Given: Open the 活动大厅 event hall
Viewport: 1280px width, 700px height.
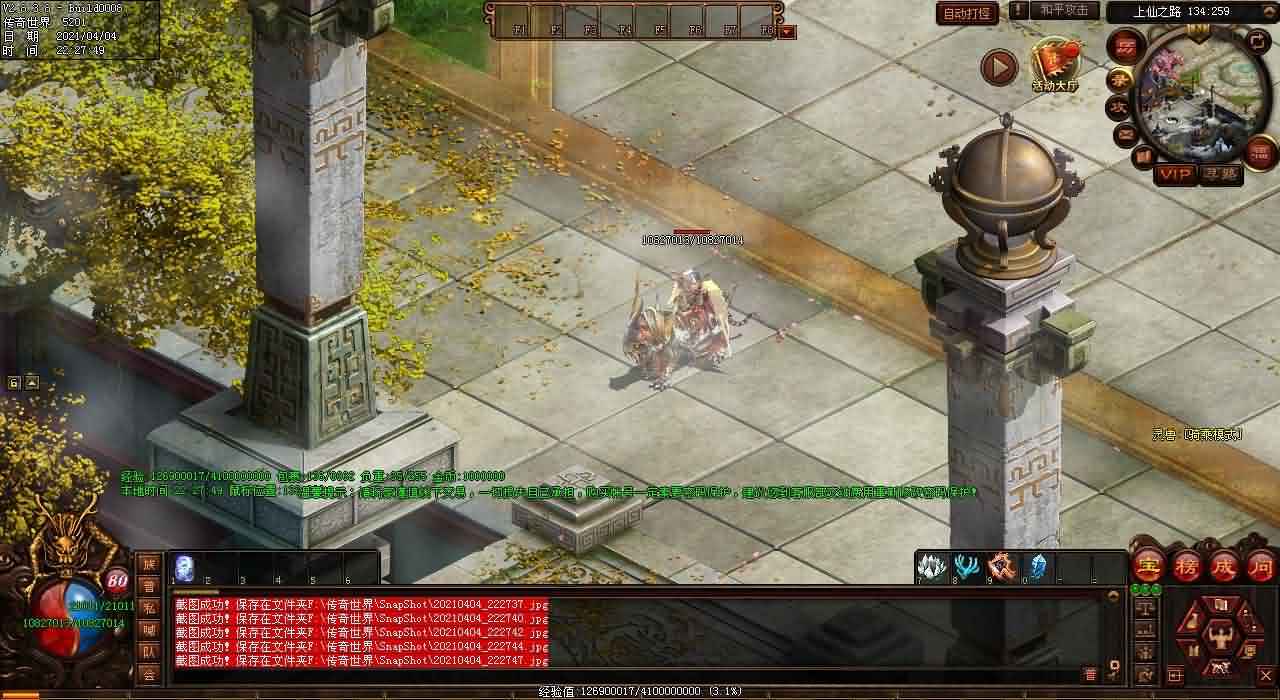Looking at the screenshot, I should click(1055, 66).
